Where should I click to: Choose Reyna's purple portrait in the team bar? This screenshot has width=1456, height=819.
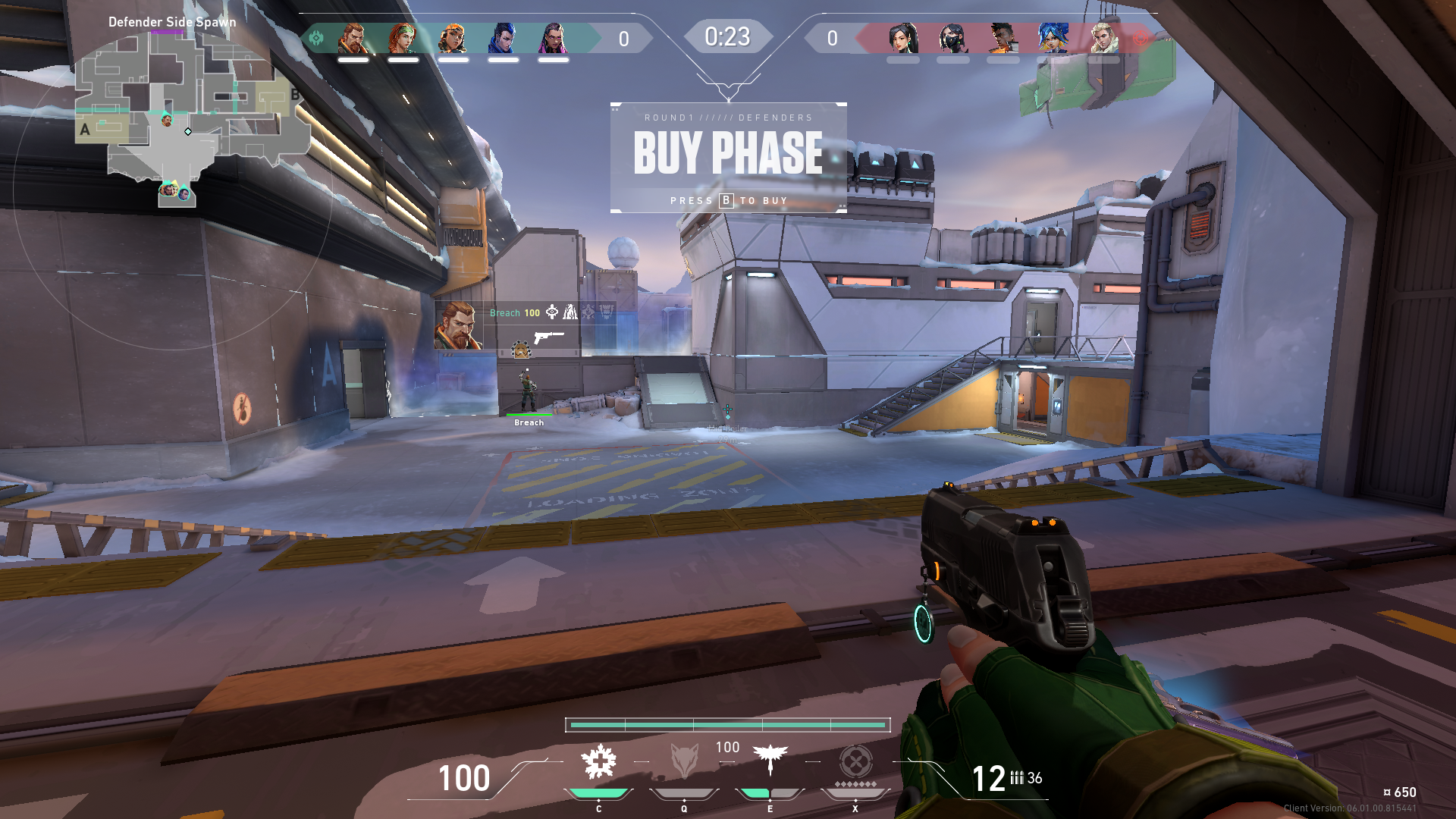coord(553,38)
